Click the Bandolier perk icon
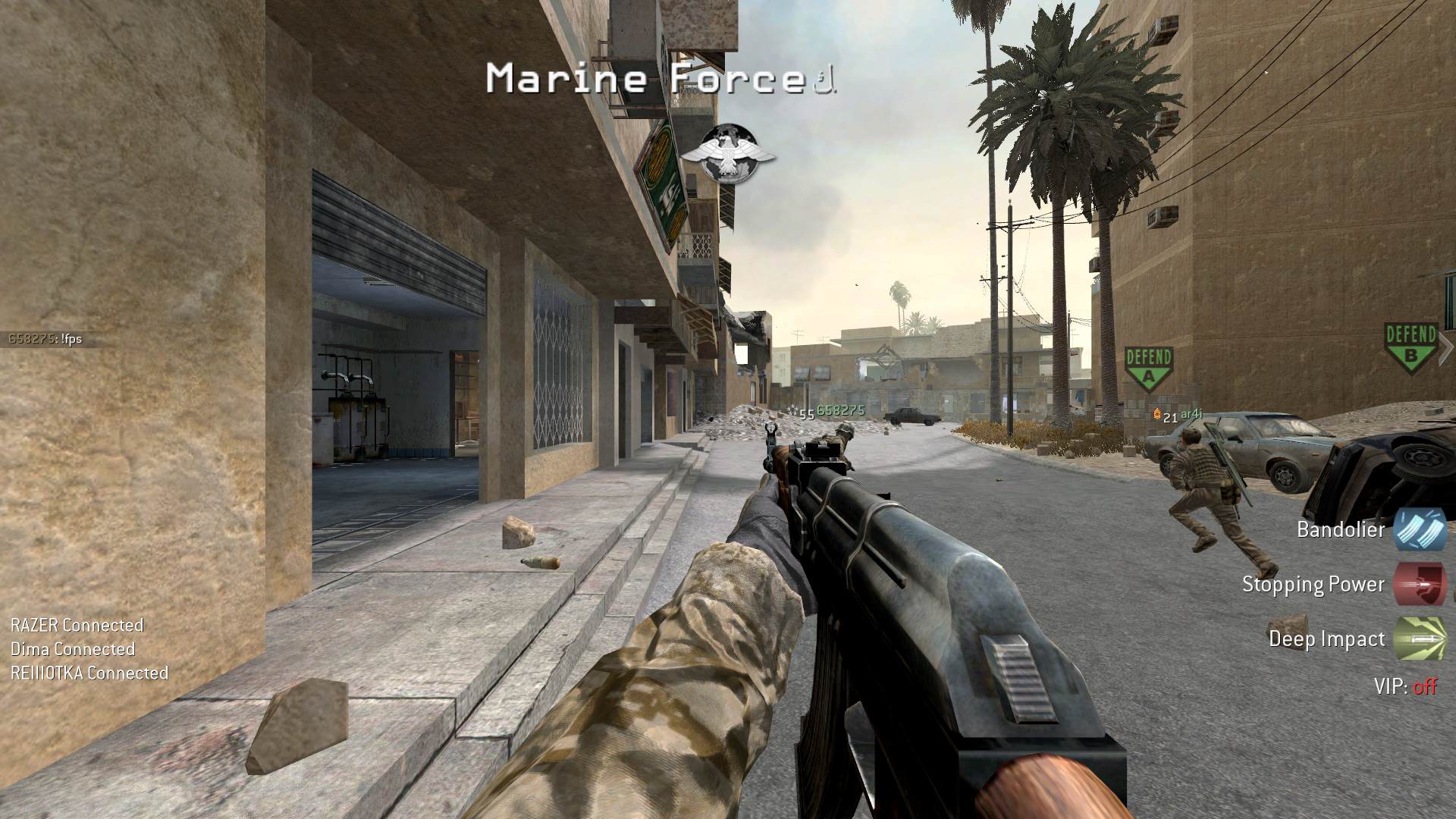This screenshot has width=1456, height=819. [x=1420, y=529]
